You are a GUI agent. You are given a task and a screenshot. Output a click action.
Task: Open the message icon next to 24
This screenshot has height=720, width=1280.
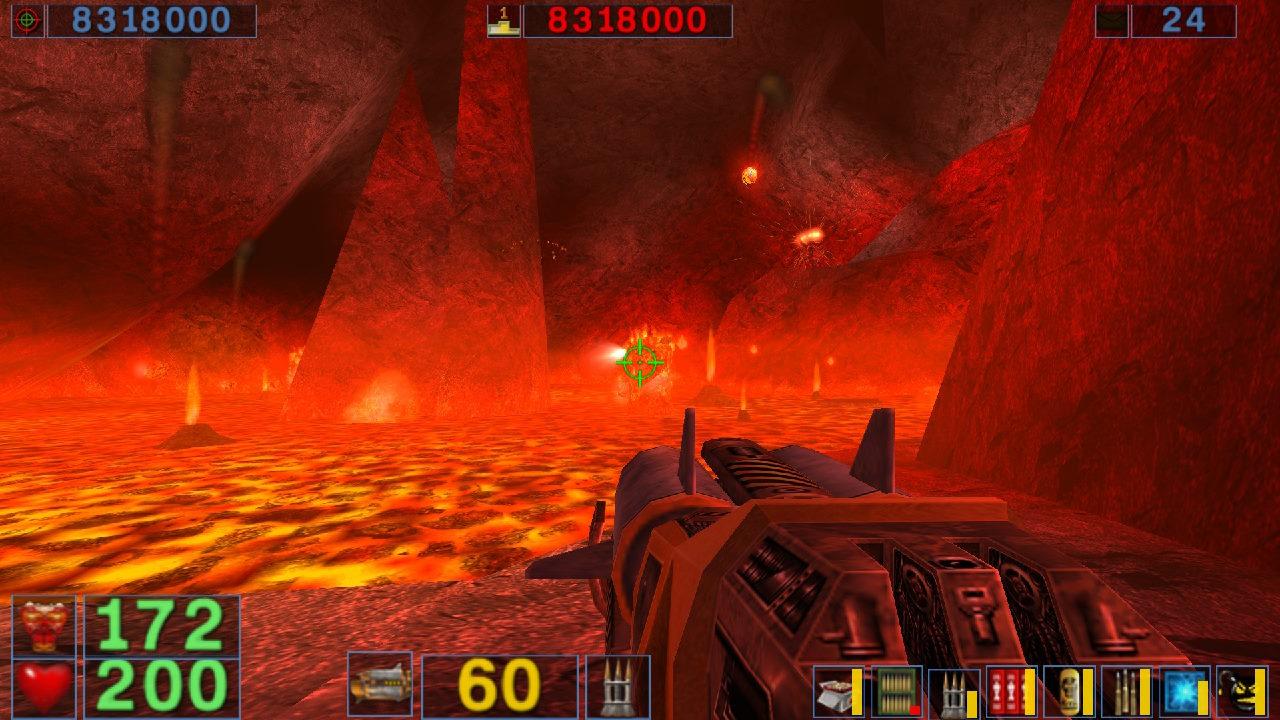(x=1111, y=21)
